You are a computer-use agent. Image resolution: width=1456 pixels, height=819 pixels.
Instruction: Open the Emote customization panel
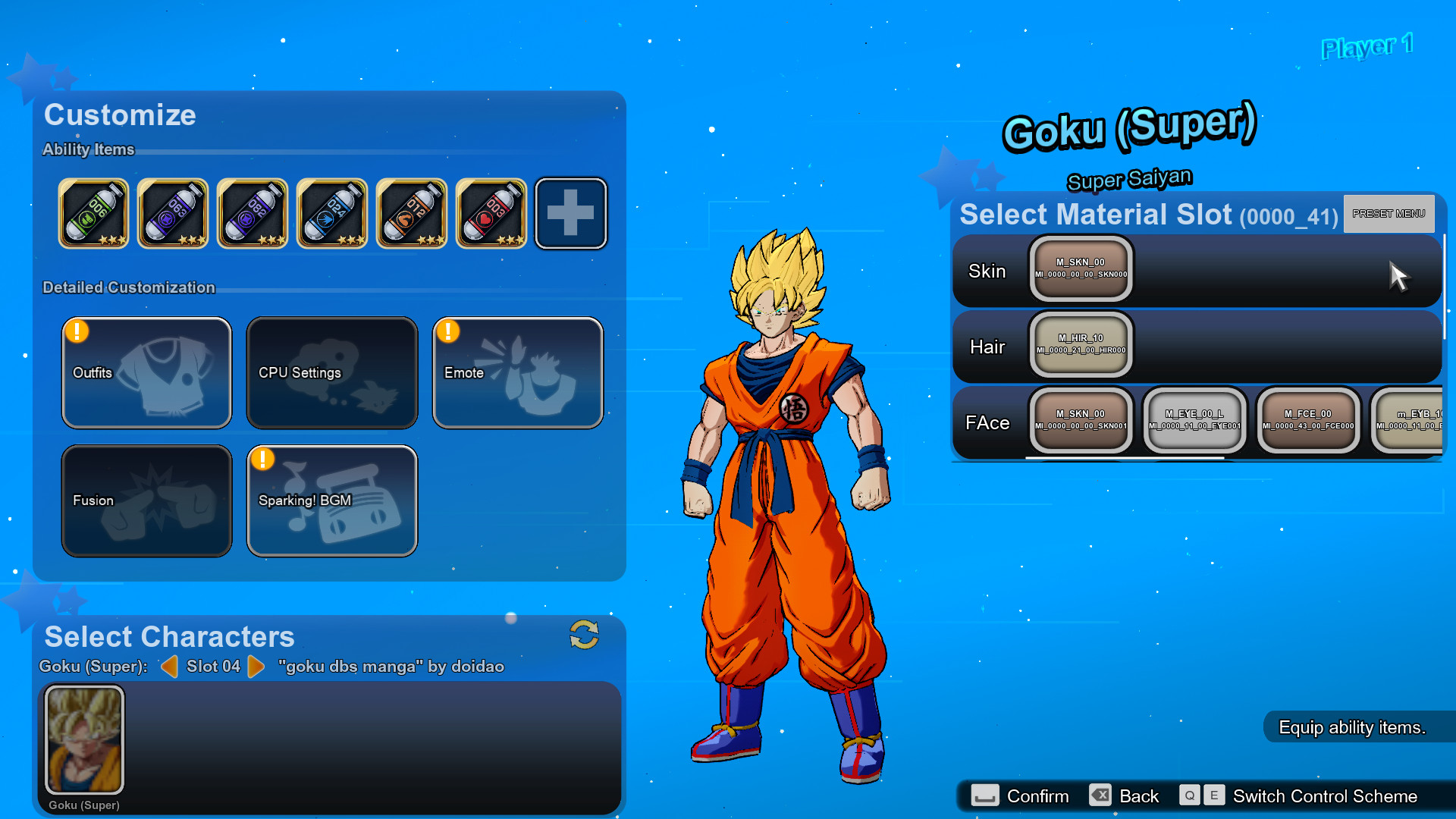(x=517, y=372)
